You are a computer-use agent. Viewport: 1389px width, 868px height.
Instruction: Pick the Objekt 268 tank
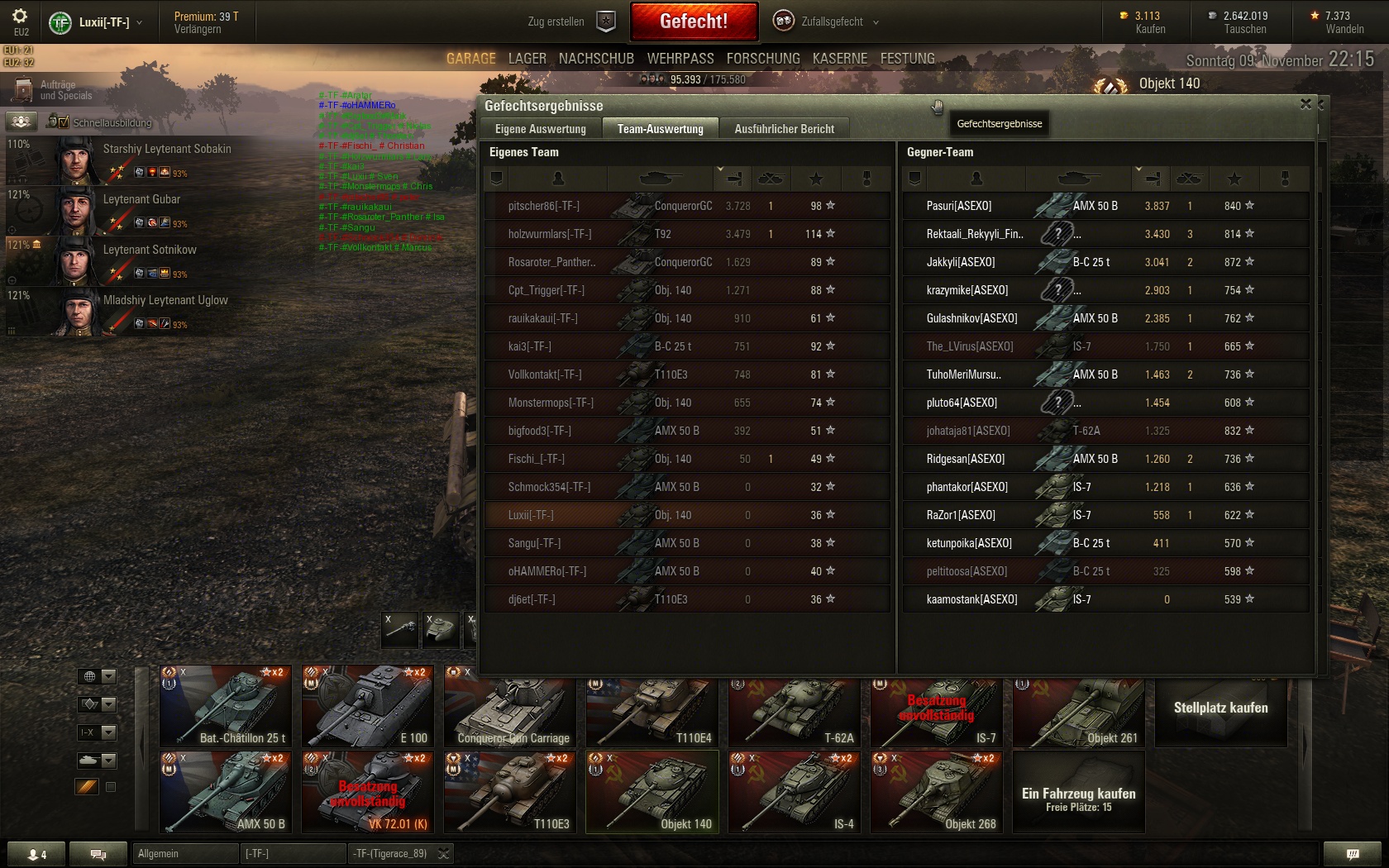[x=937, y=792]
